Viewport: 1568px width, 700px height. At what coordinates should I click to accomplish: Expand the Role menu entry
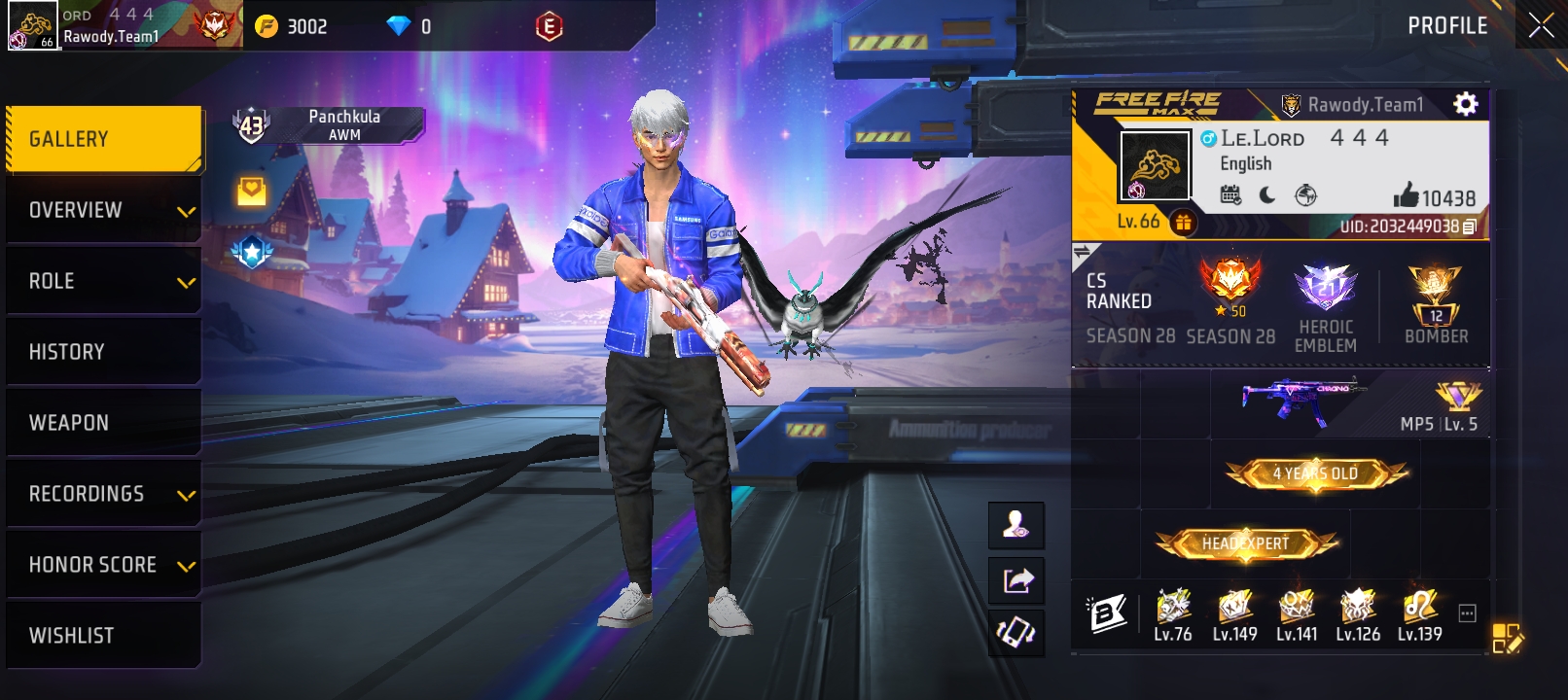(x=103, y=281)
